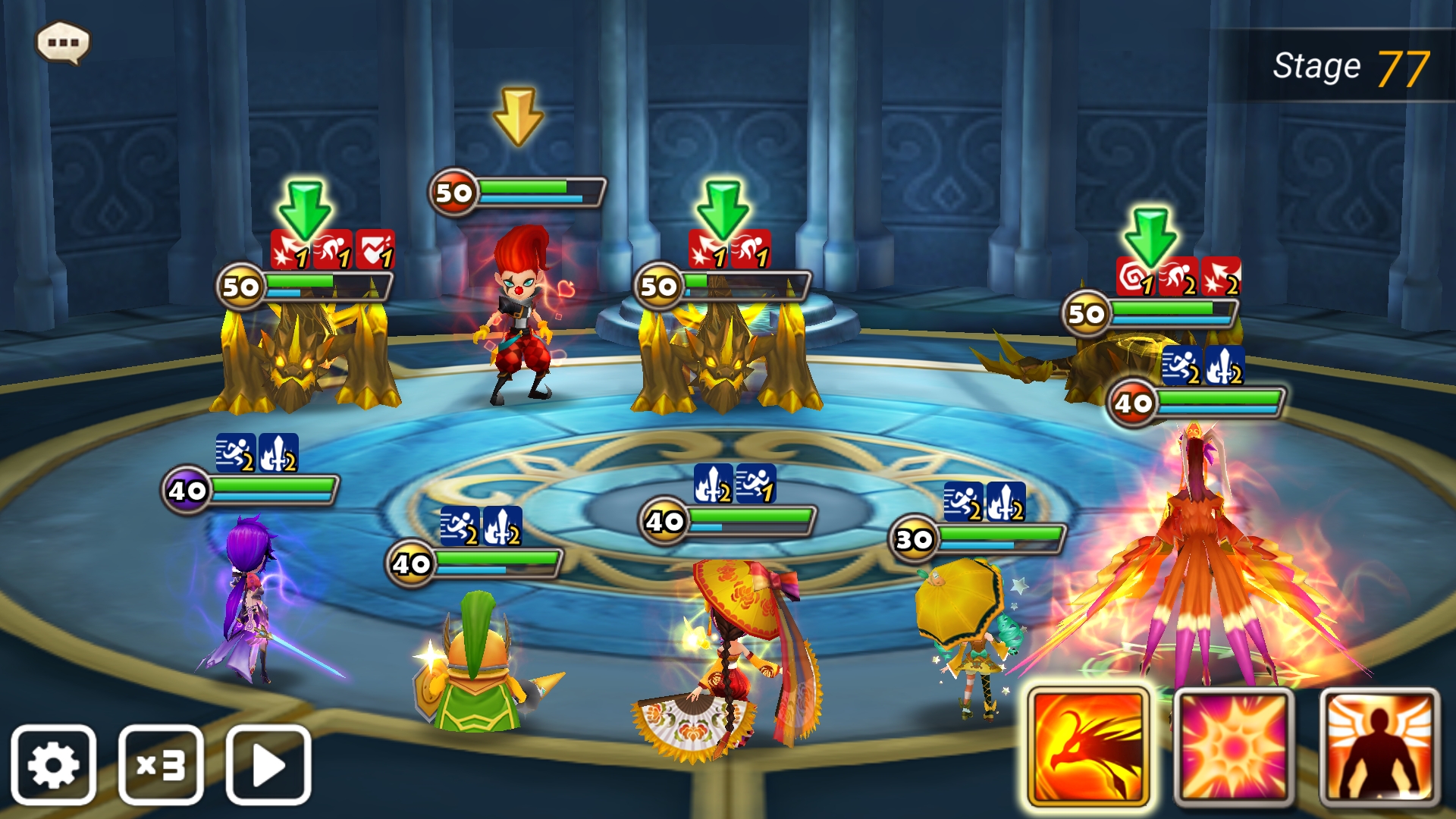Use the fiery explosion skill
This screenshot has height=819, width=1456.
(x=1233, y=748)
